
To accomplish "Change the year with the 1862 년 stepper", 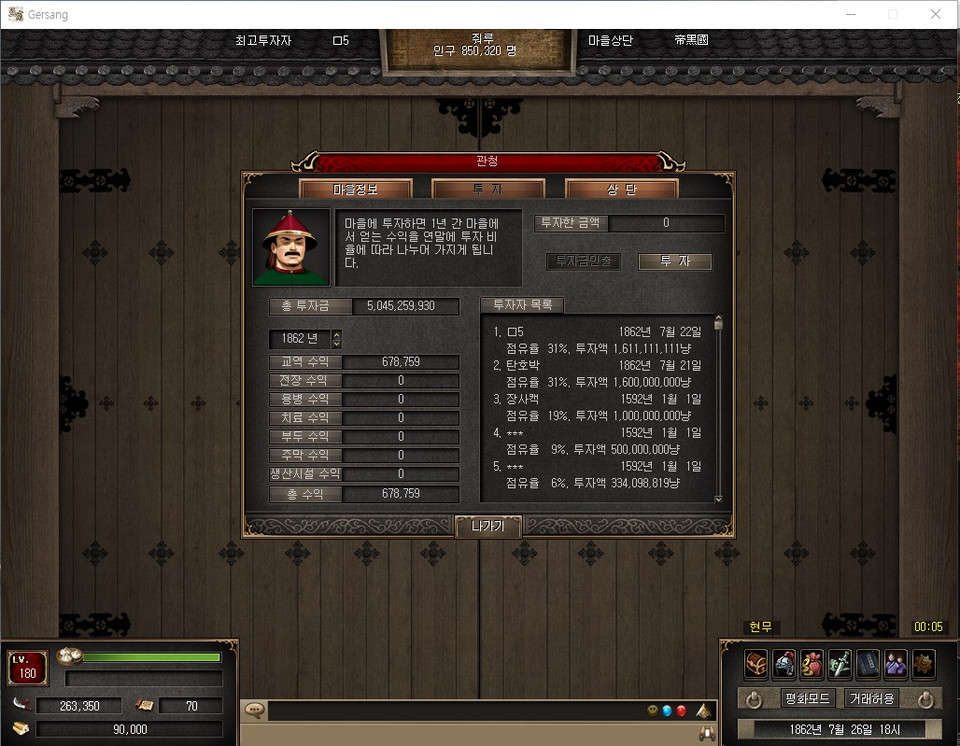I will point(336,339).
